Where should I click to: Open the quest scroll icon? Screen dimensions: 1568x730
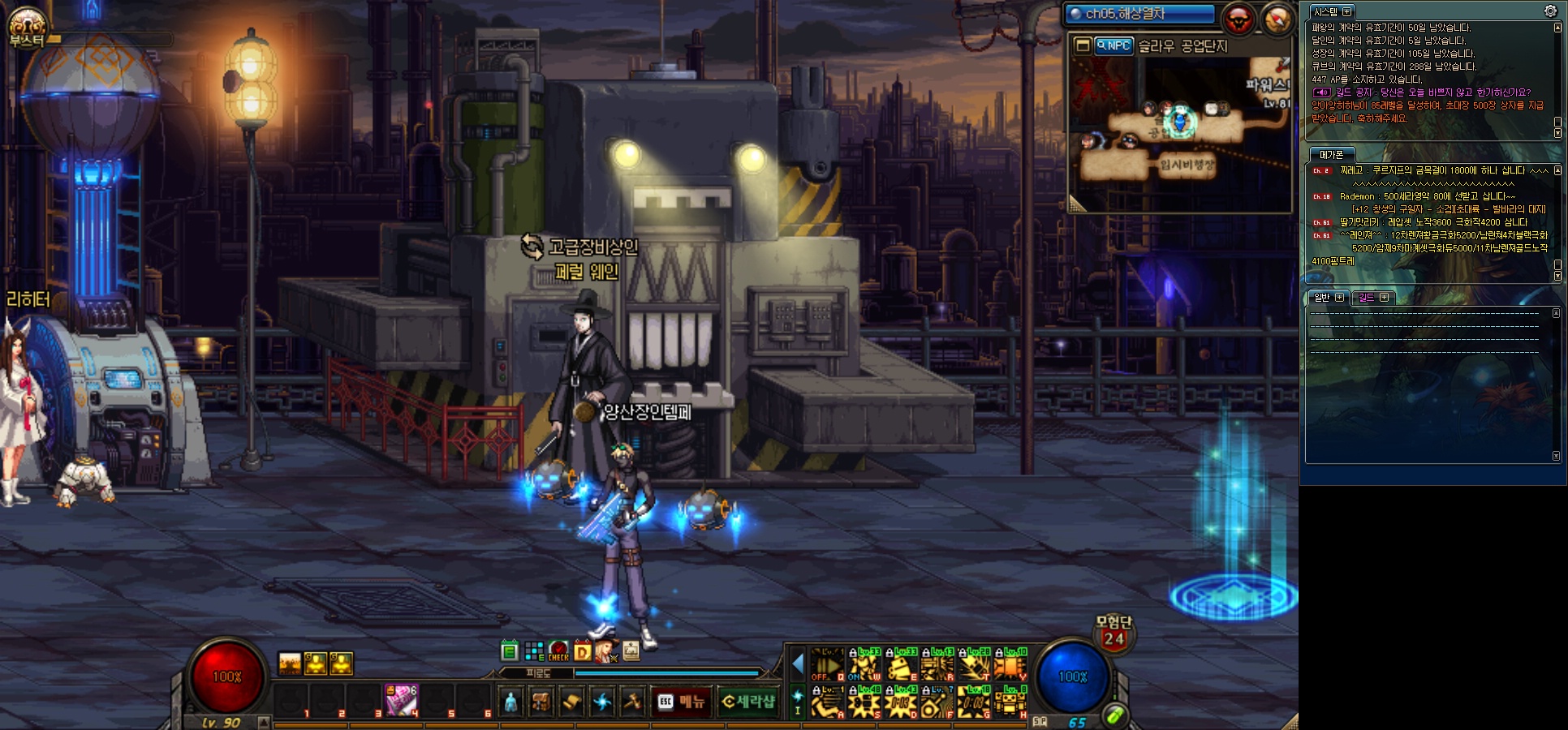point(571,702)
